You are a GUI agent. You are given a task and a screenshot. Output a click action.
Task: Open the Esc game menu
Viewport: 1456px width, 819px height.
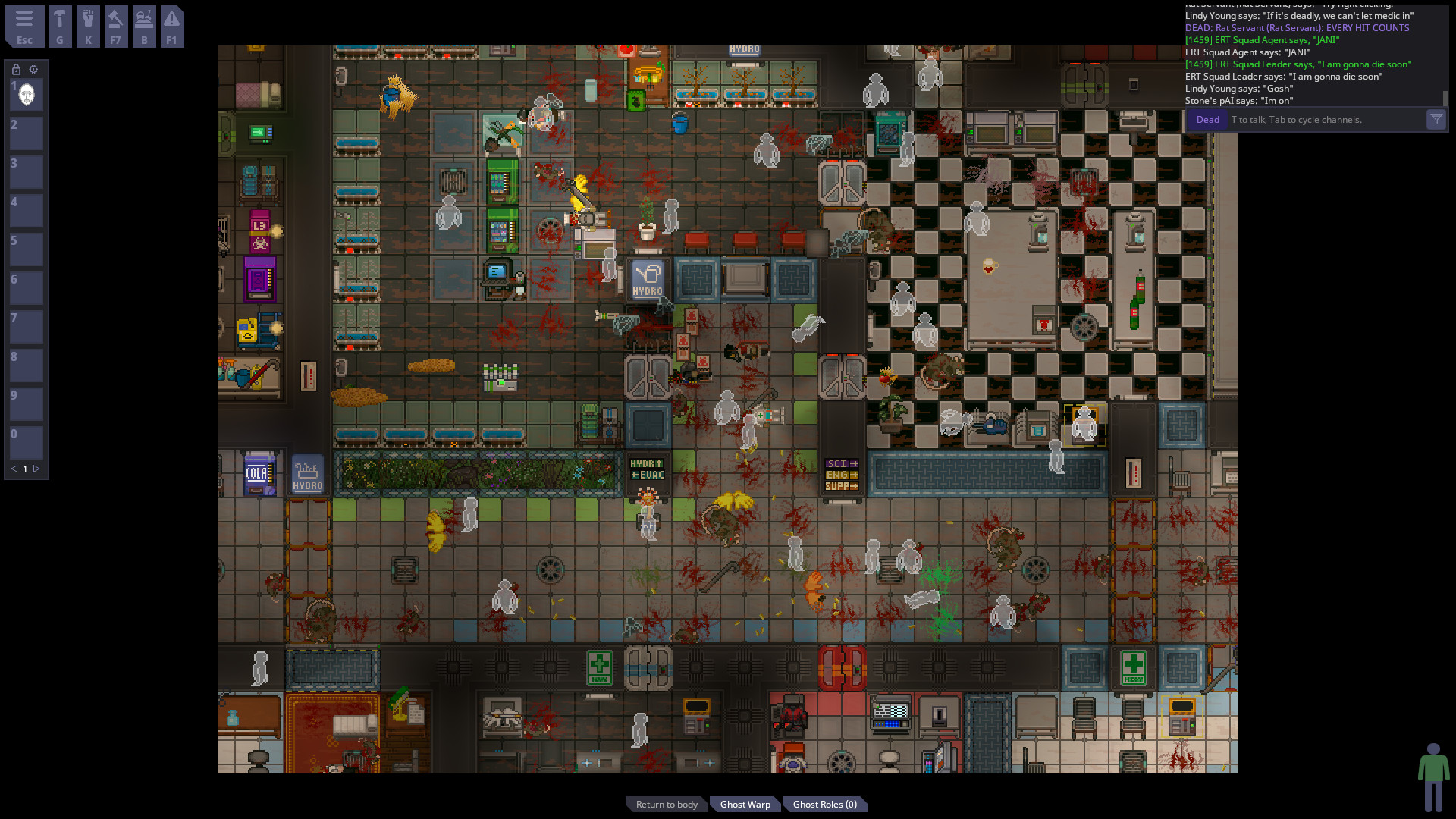[25, 27]
